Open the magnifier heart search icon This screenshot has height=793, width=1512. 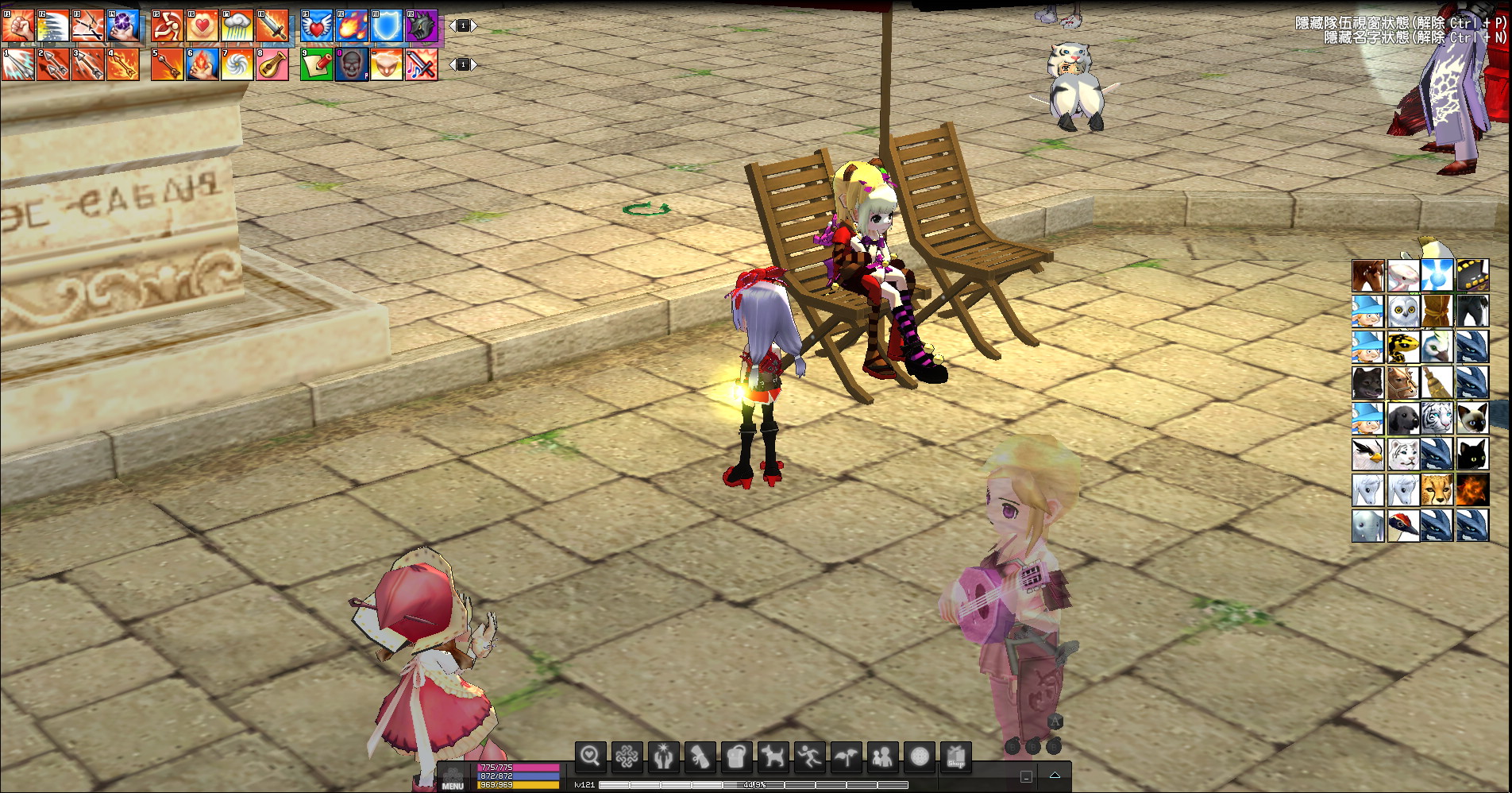click(x=590, y=756)
